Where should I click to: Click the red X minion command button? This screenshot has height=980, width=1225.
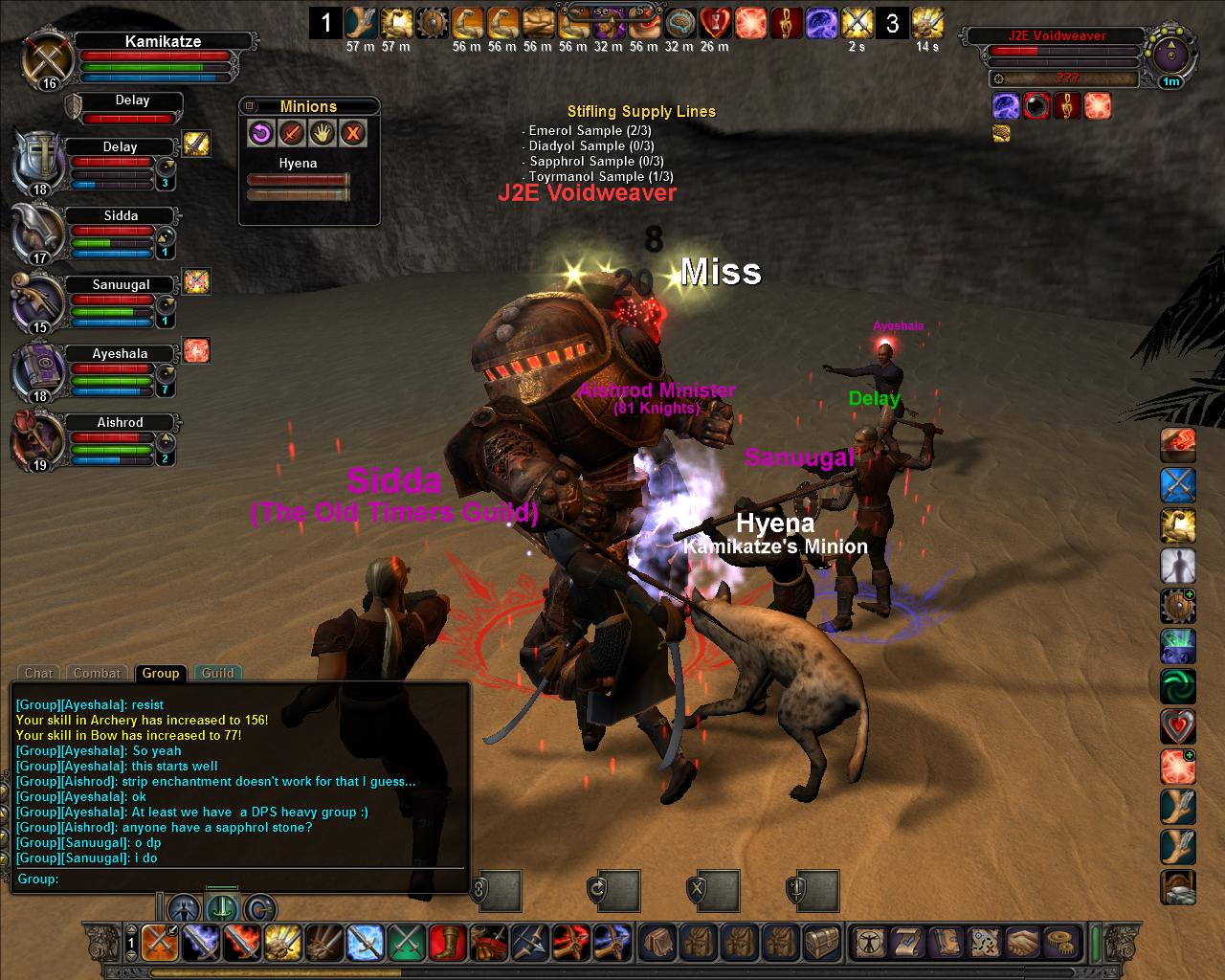point(353,133)
